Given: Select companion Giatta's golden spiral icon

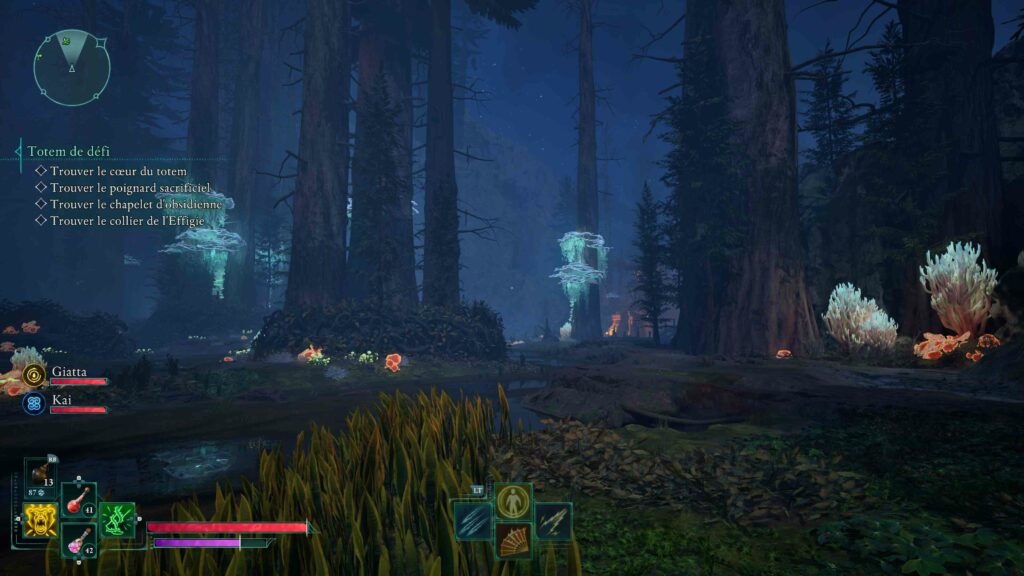Looking at the screenshot, I should coord(35,375).
